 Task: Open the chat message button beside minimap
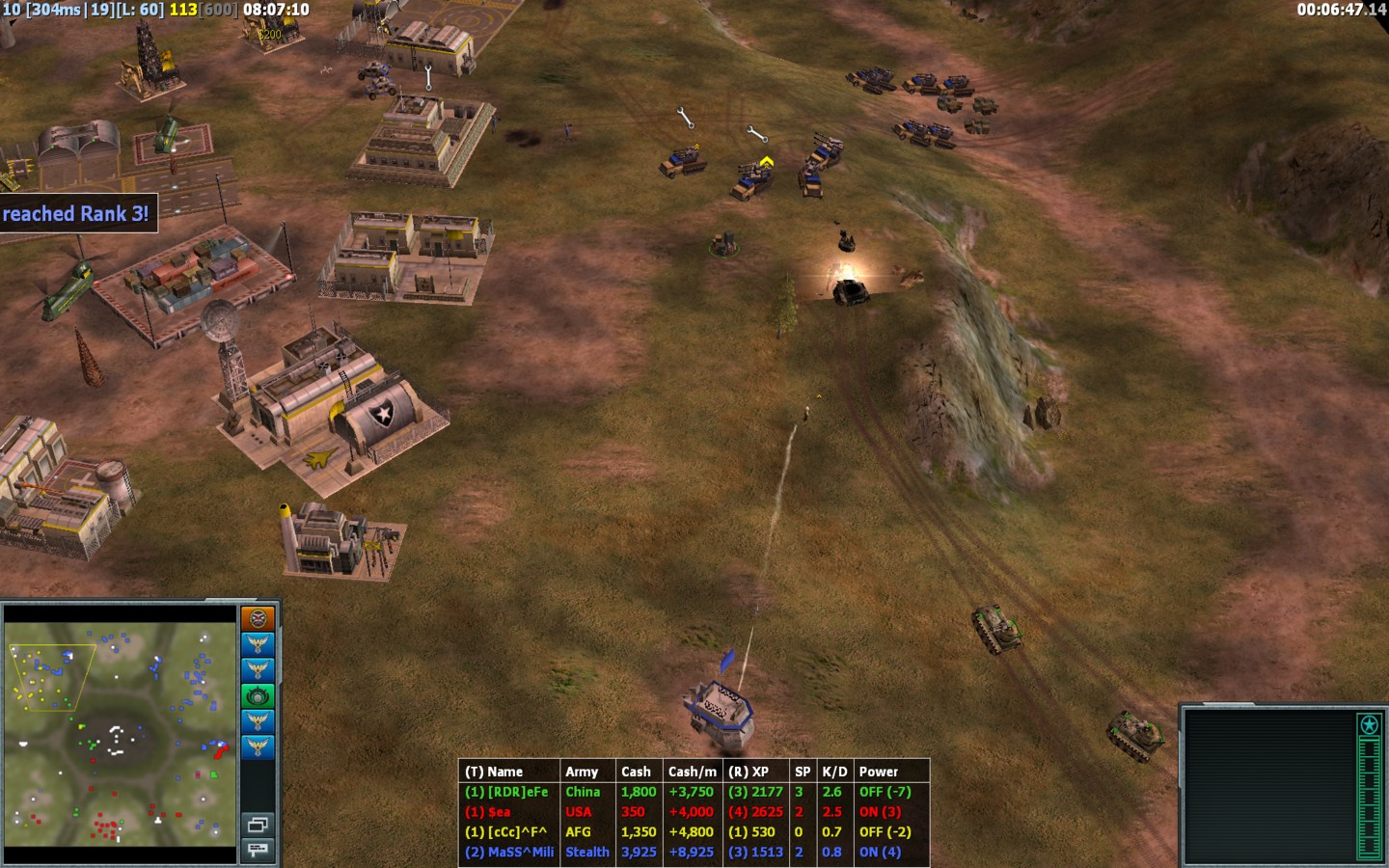(258, 850)
